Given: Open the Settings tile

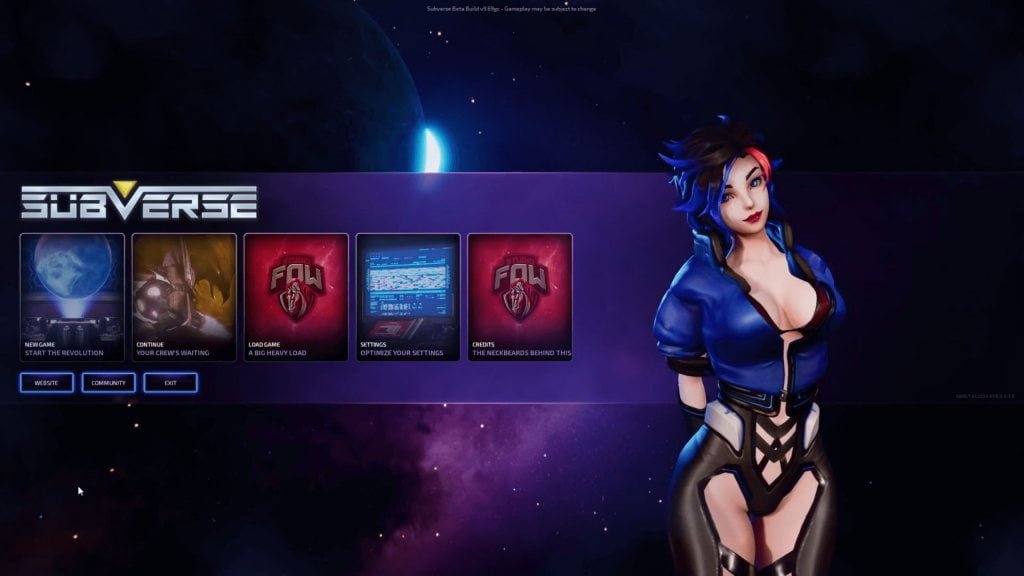Looking at the screenshot, I should point(408,296).
